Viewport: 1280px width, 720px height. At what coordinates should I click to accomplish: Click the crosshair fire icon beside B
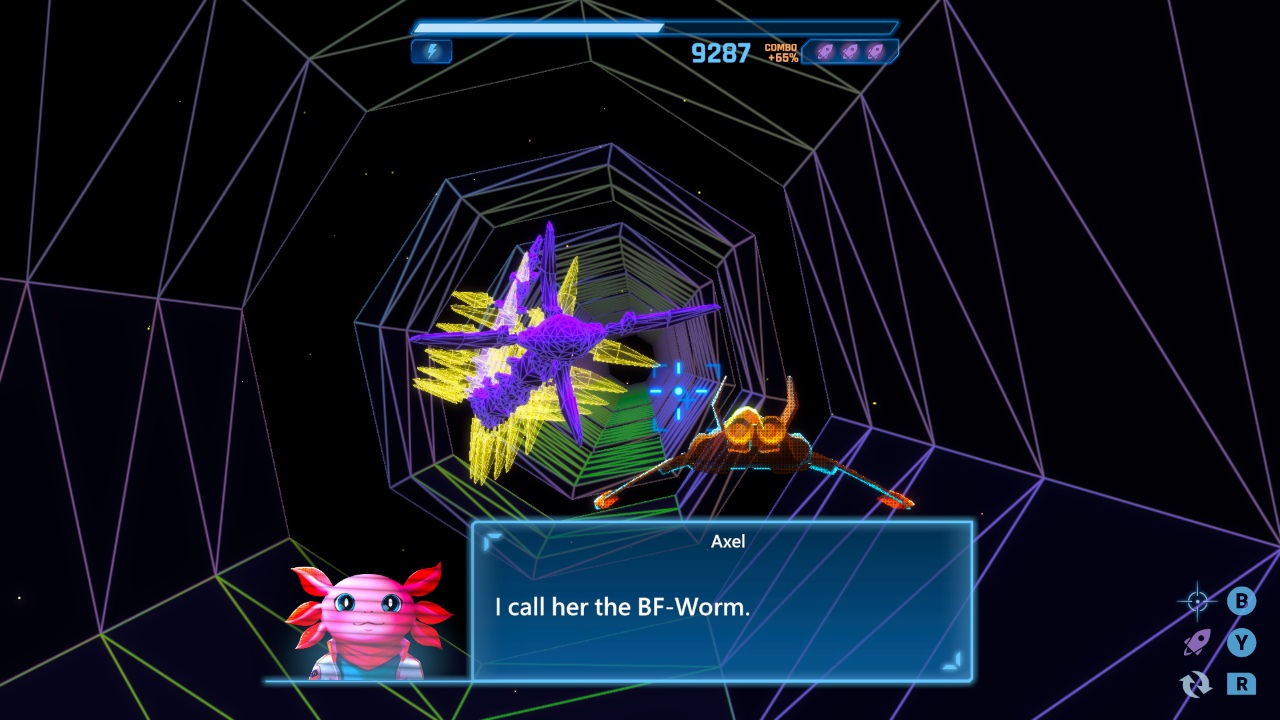coord(1196,601)
